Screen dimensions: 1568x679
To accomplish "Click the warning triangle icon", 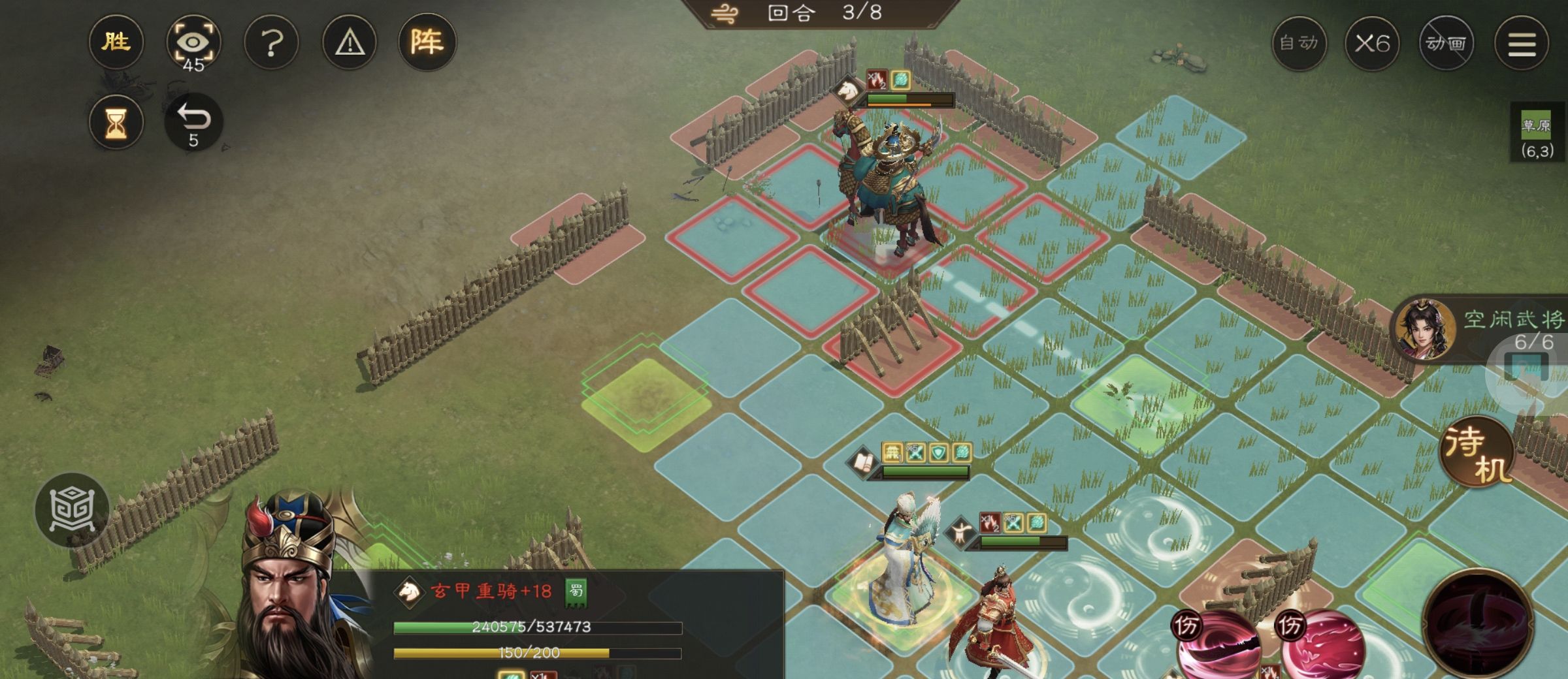I will point(350,44).
